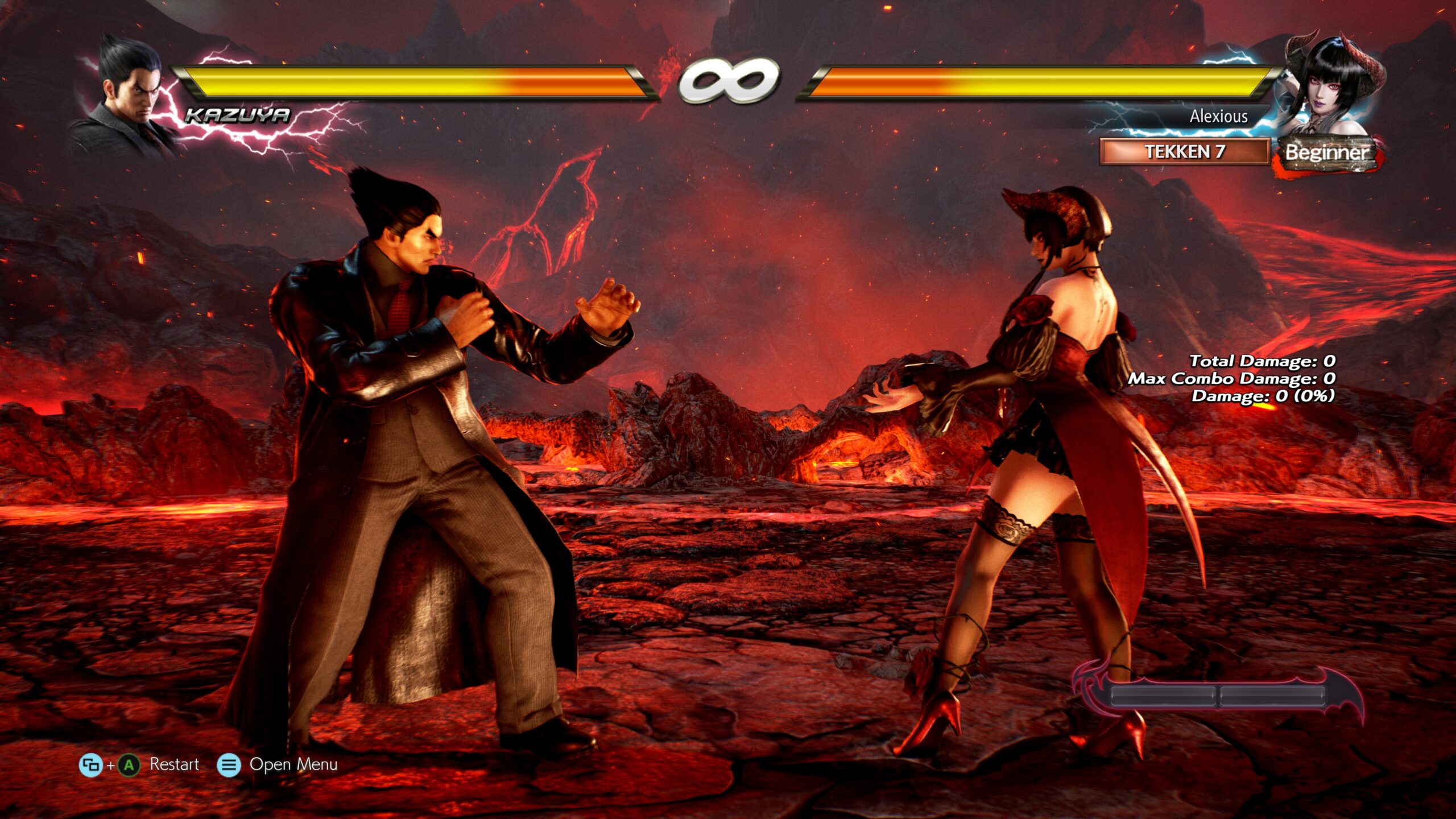This screenshot has height=819, width=1456.
Task: Click the Beginner rank badge
Action: [1326, 152]
